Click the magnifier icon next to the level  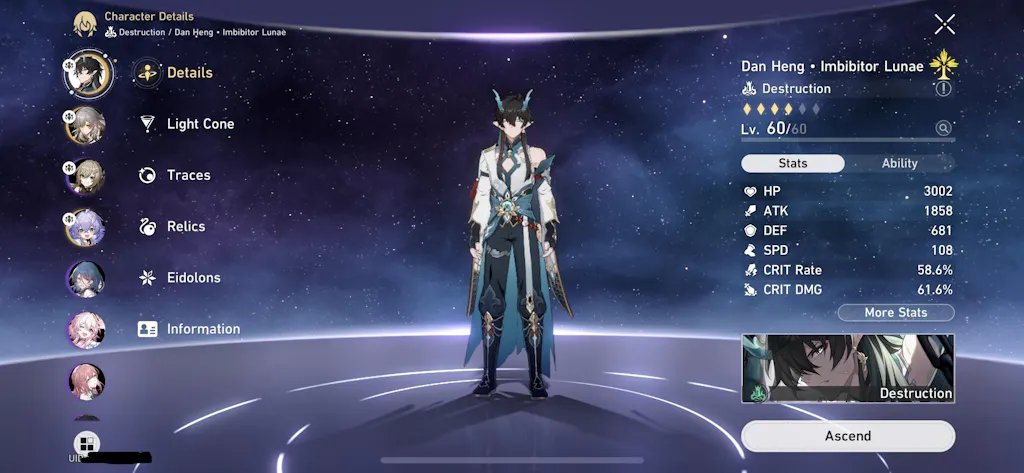[x=942, y=128]
